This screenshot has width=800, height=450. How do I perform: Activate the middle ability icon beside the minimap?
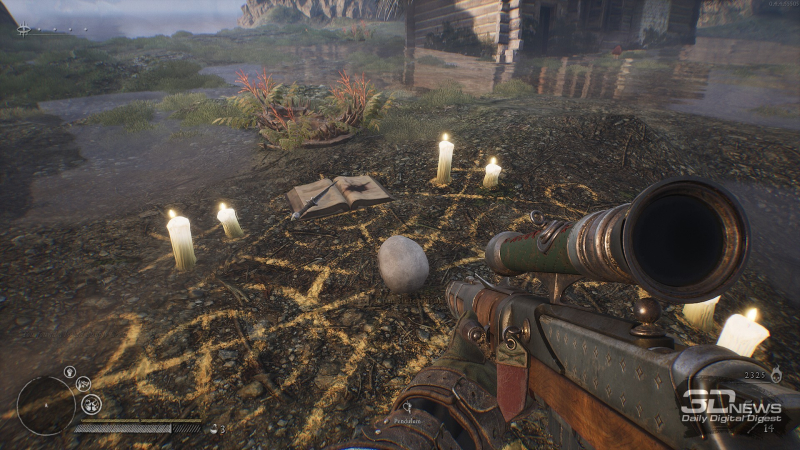click(83, 383)
